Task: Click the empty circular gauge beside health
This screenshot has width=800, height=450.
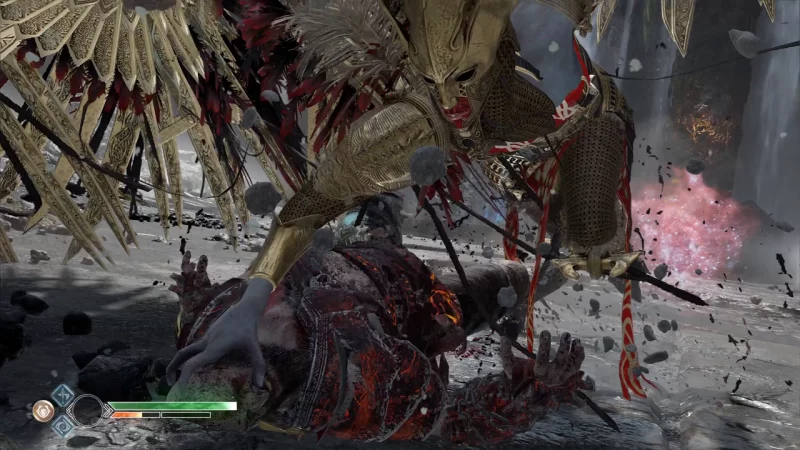Action: pyautogui.click(x=88, y=410)
